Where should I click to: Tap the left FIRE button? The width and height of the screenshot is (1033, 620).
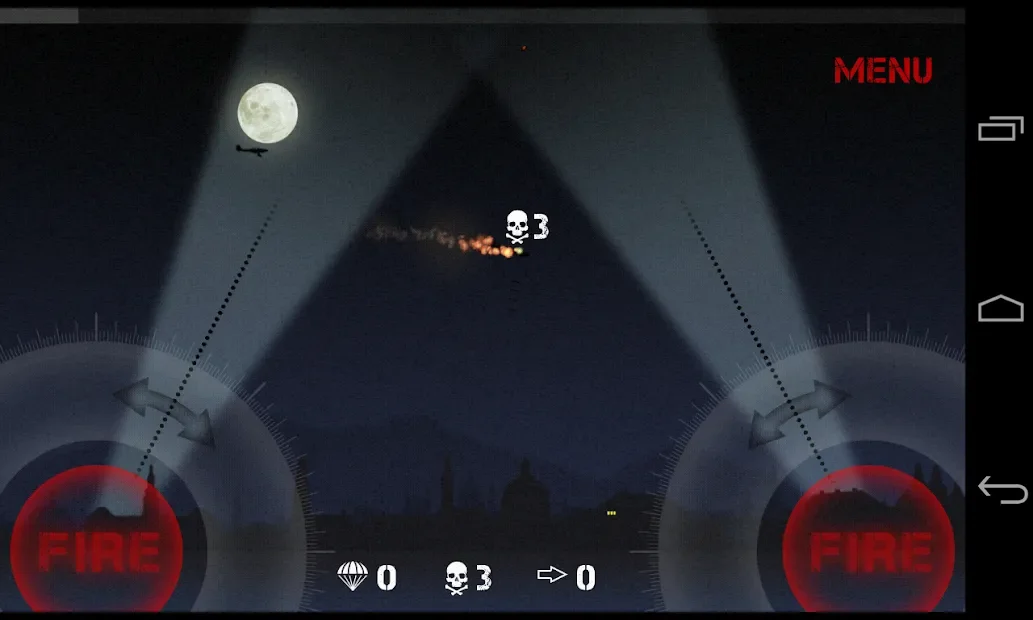click(97, 549)
